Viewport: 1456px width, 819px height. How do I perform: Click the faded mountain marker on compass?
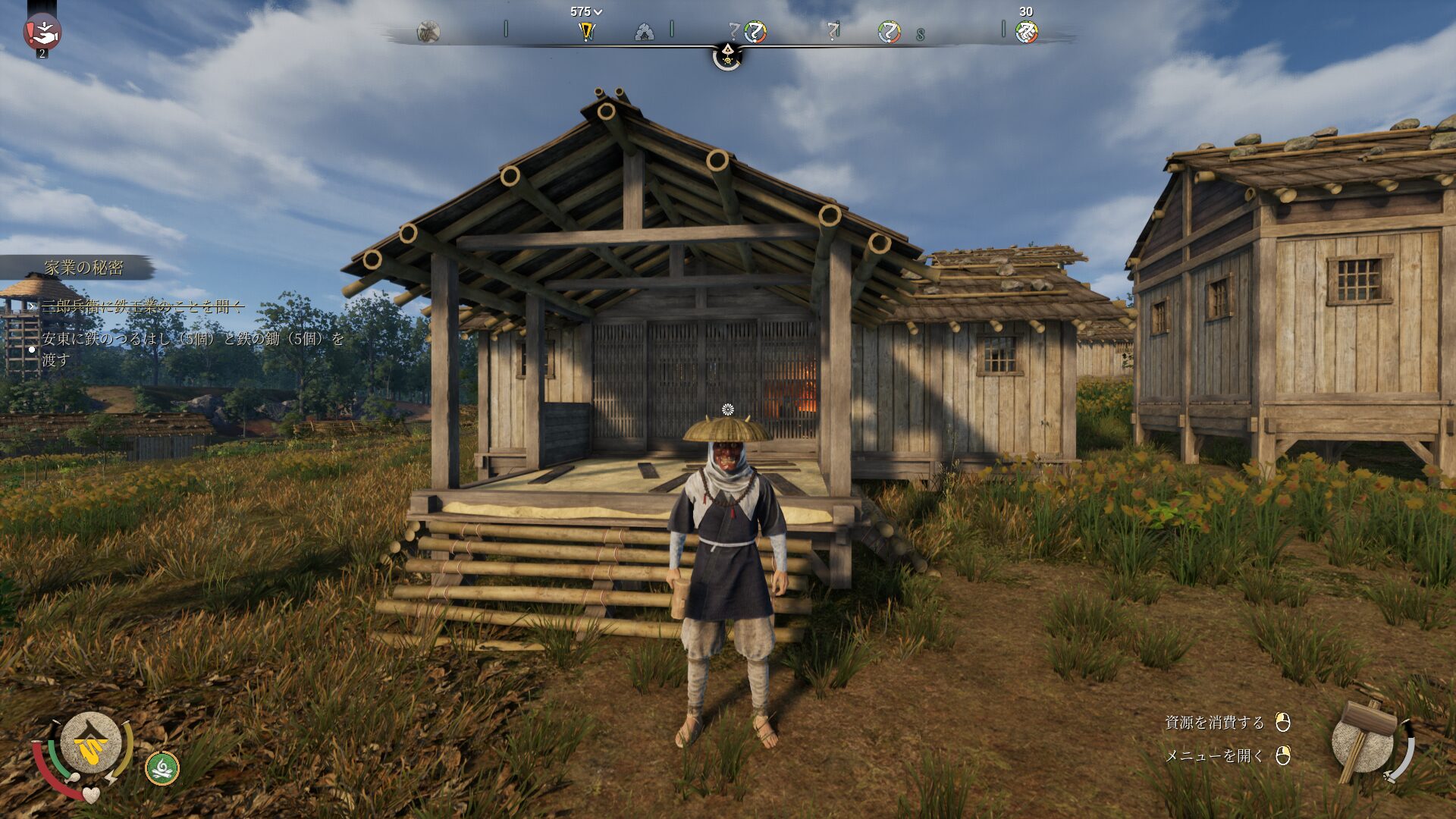click(428, 33)
